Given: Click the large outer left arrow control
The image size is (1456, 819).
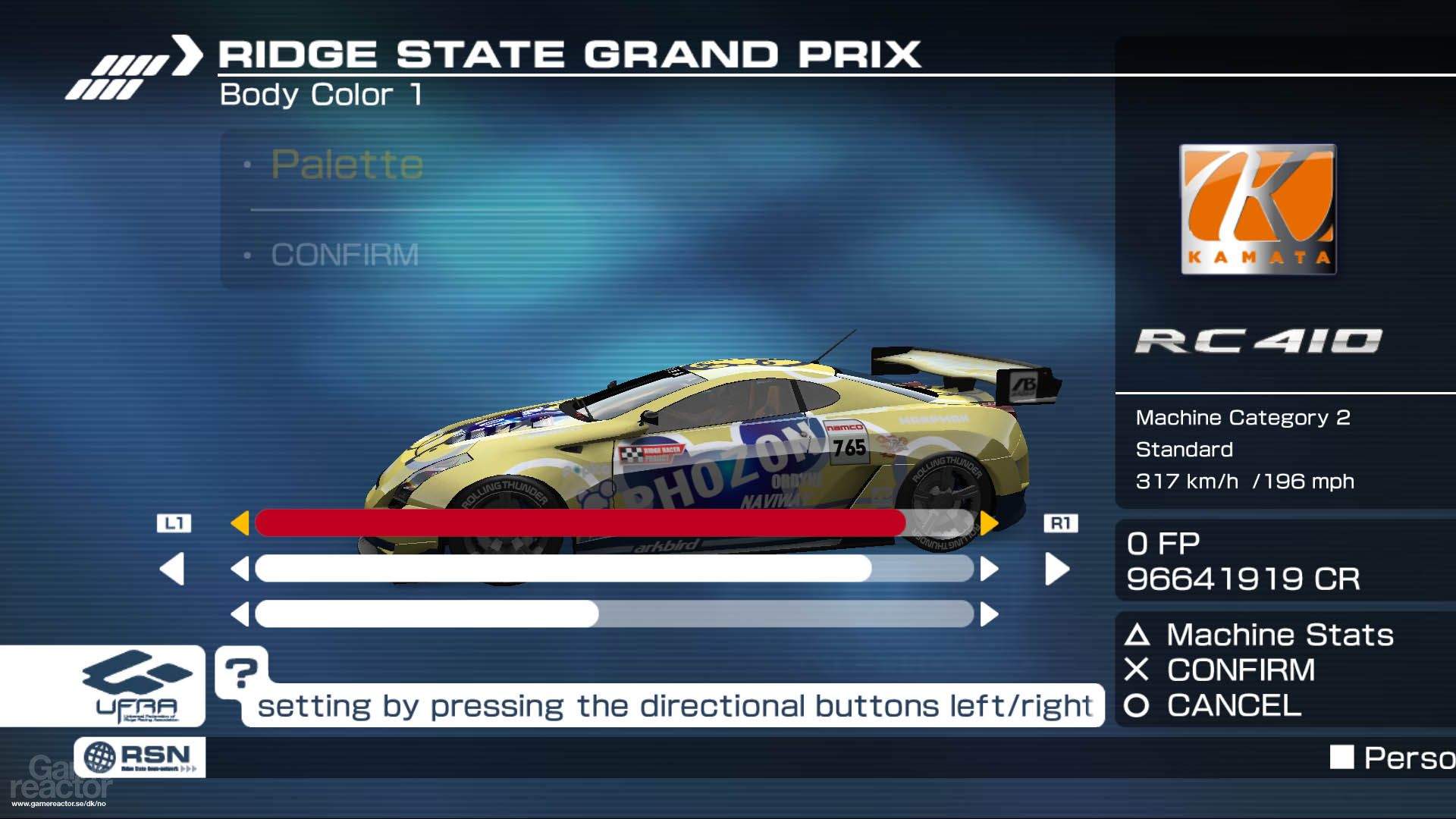Looking at the screenshot, I should coord(173,569).
